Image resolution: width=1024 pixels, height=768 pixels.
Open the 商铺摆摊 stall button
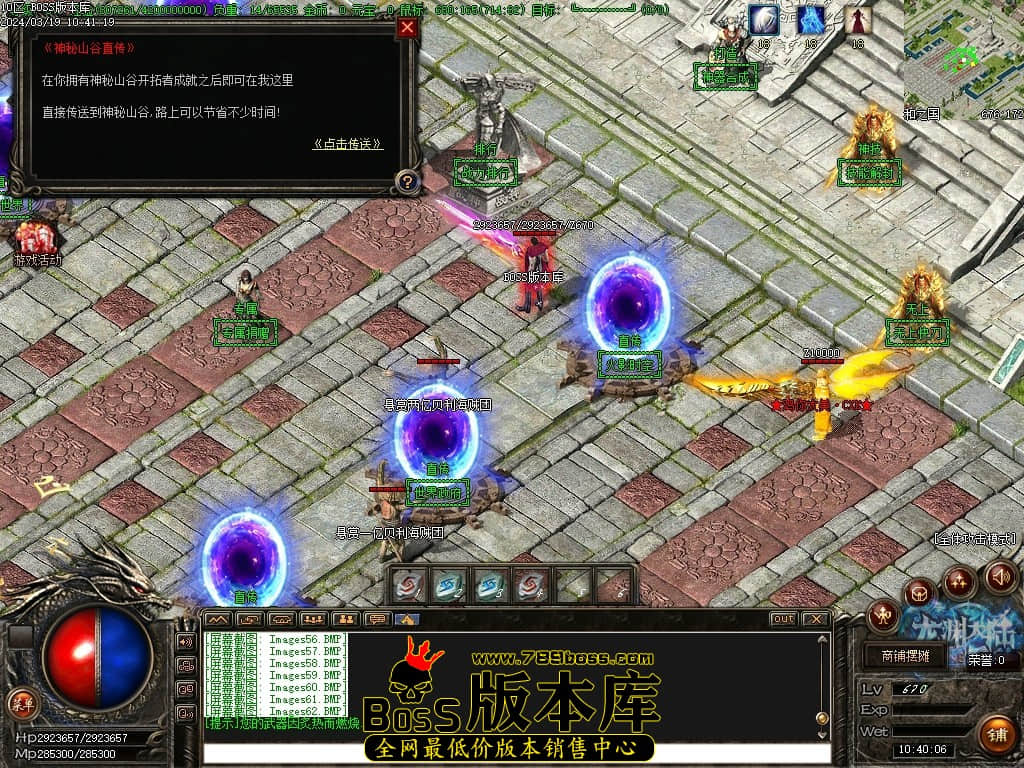(906, 657)
